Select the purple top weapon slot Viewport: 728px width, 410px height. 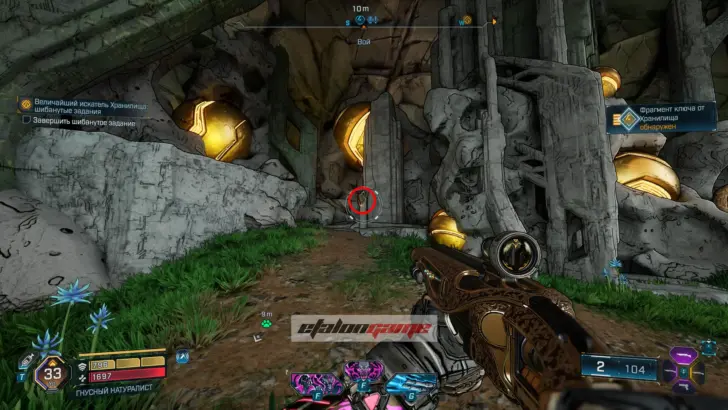686,356
